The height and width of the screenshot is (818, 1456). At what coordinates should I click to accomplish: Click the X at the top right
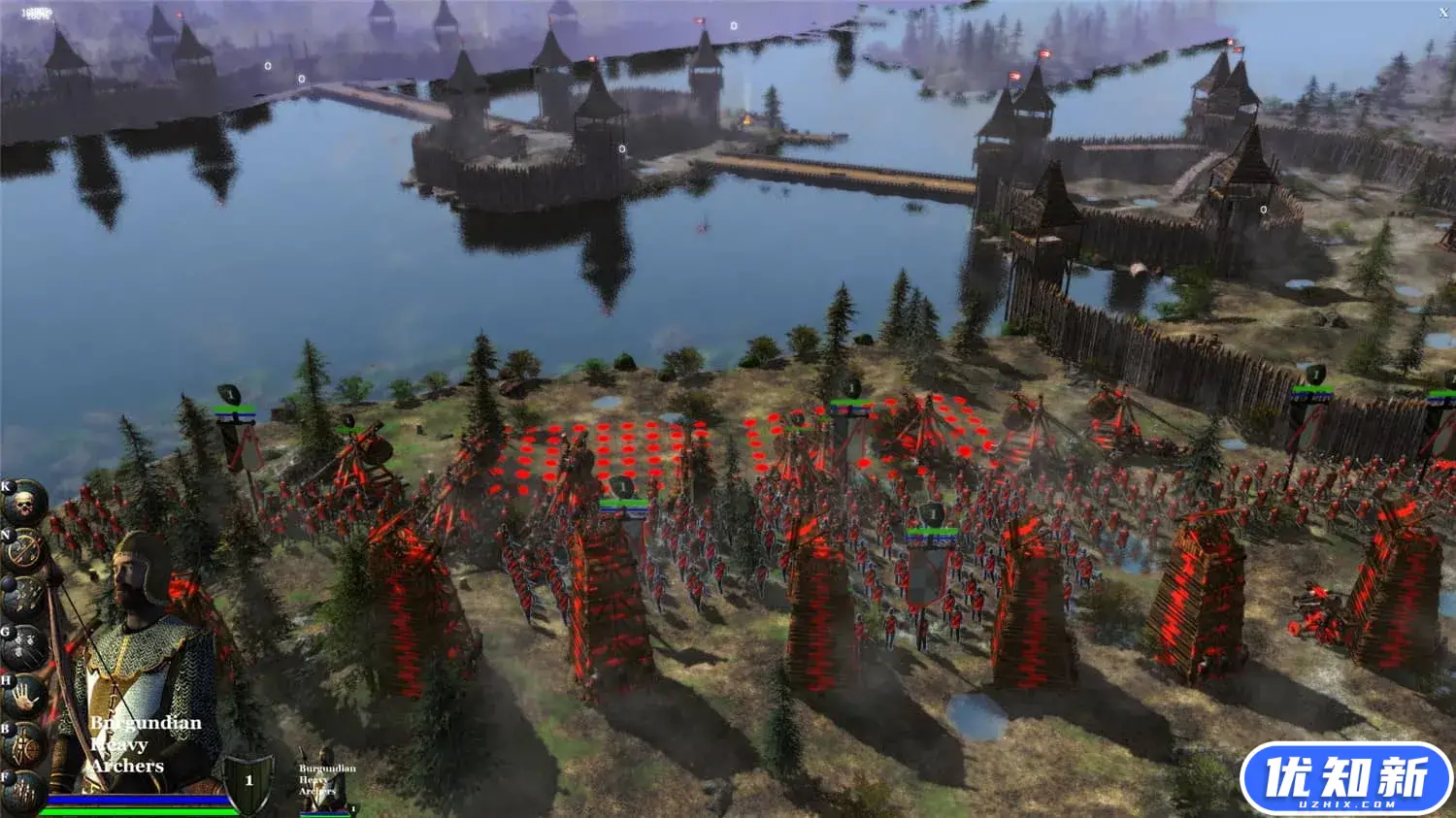[x=1445, y=14]
